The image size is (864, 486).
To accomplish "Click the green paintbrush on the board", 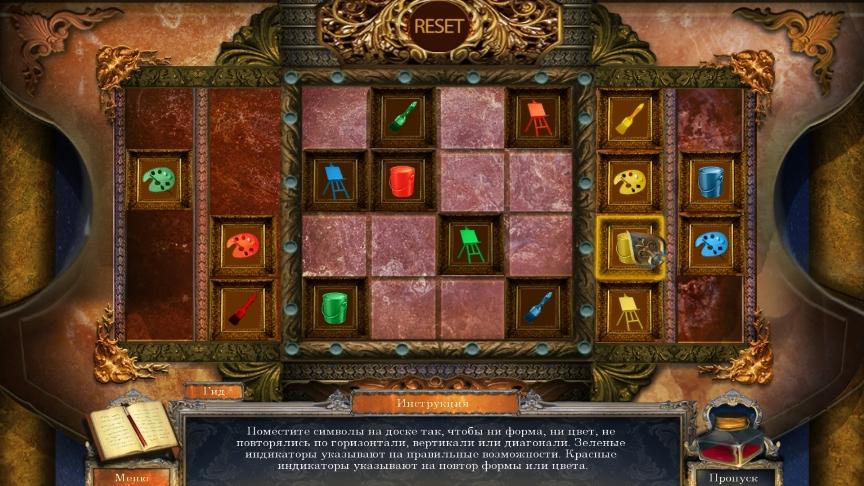I will (404, 118).
